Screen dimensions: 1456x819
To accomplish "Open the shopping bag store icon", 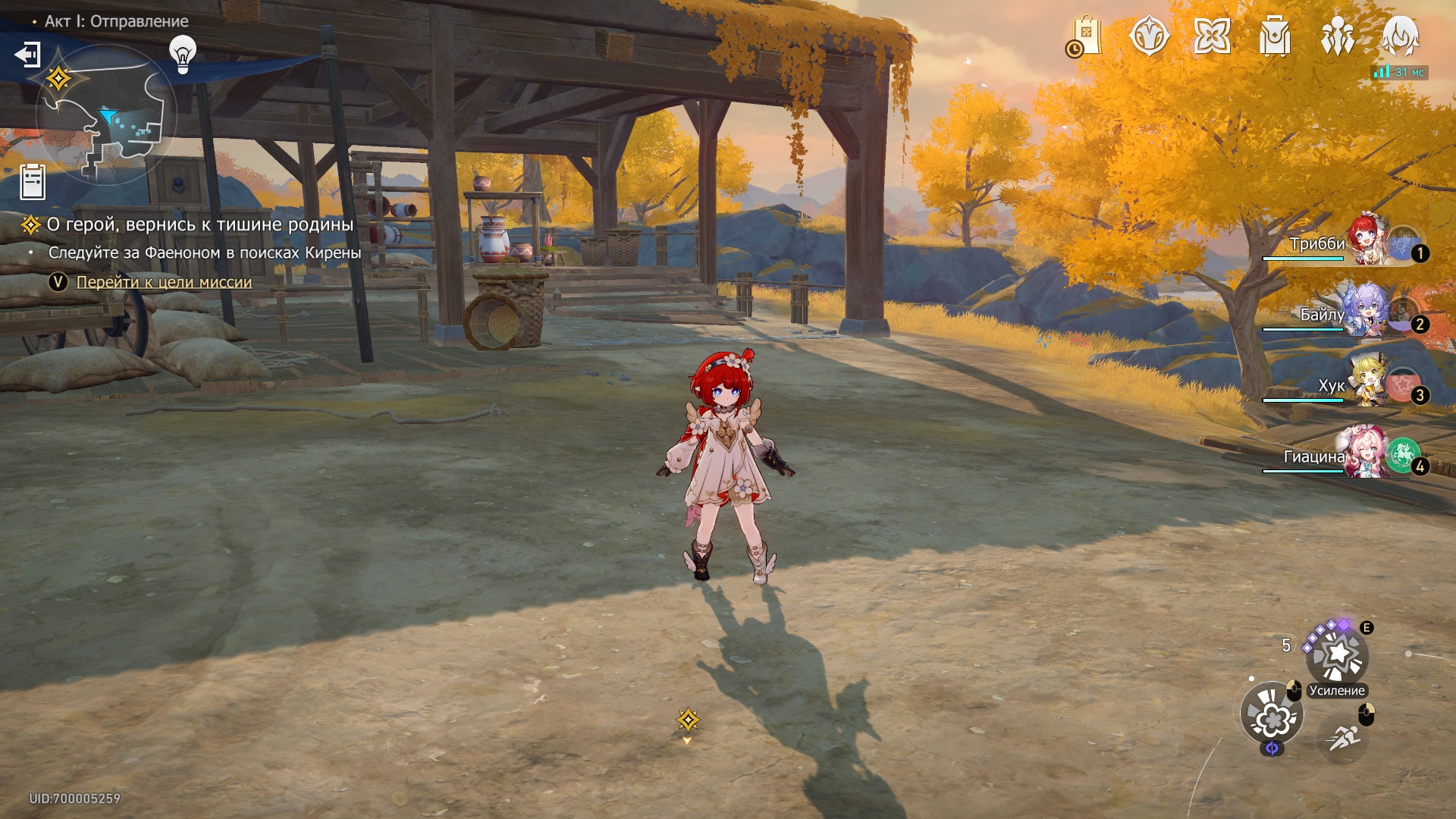I will click(1085, 36).
